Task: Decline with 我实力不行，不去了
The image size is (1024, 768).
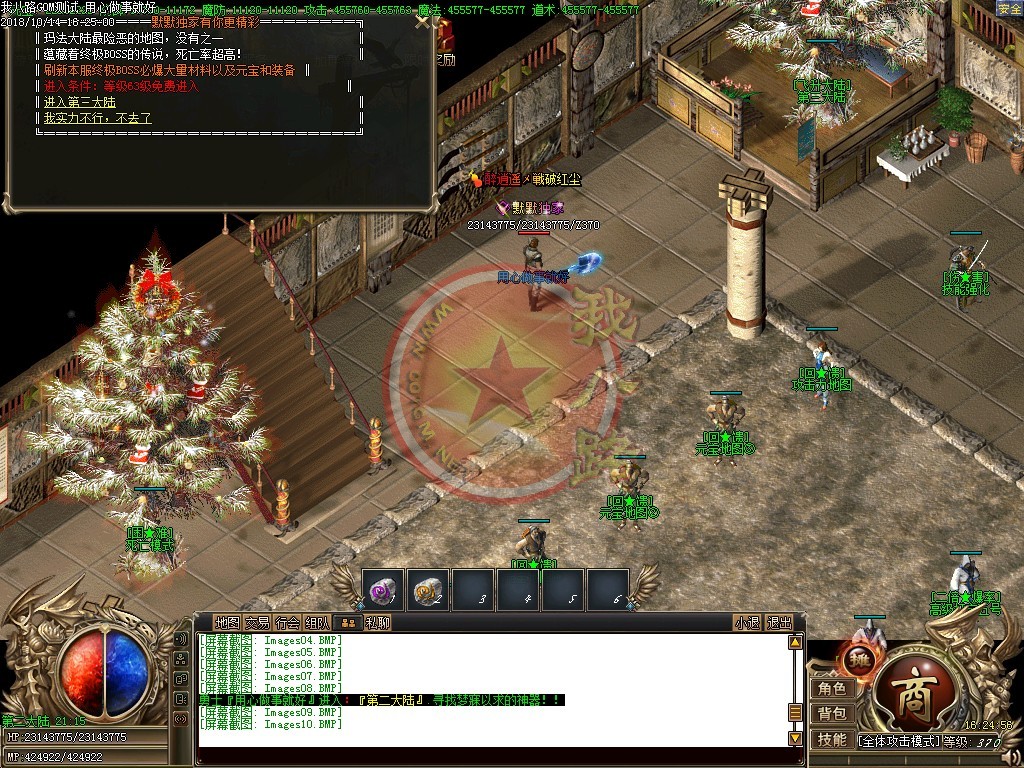Action: click(x=98, y=119)
